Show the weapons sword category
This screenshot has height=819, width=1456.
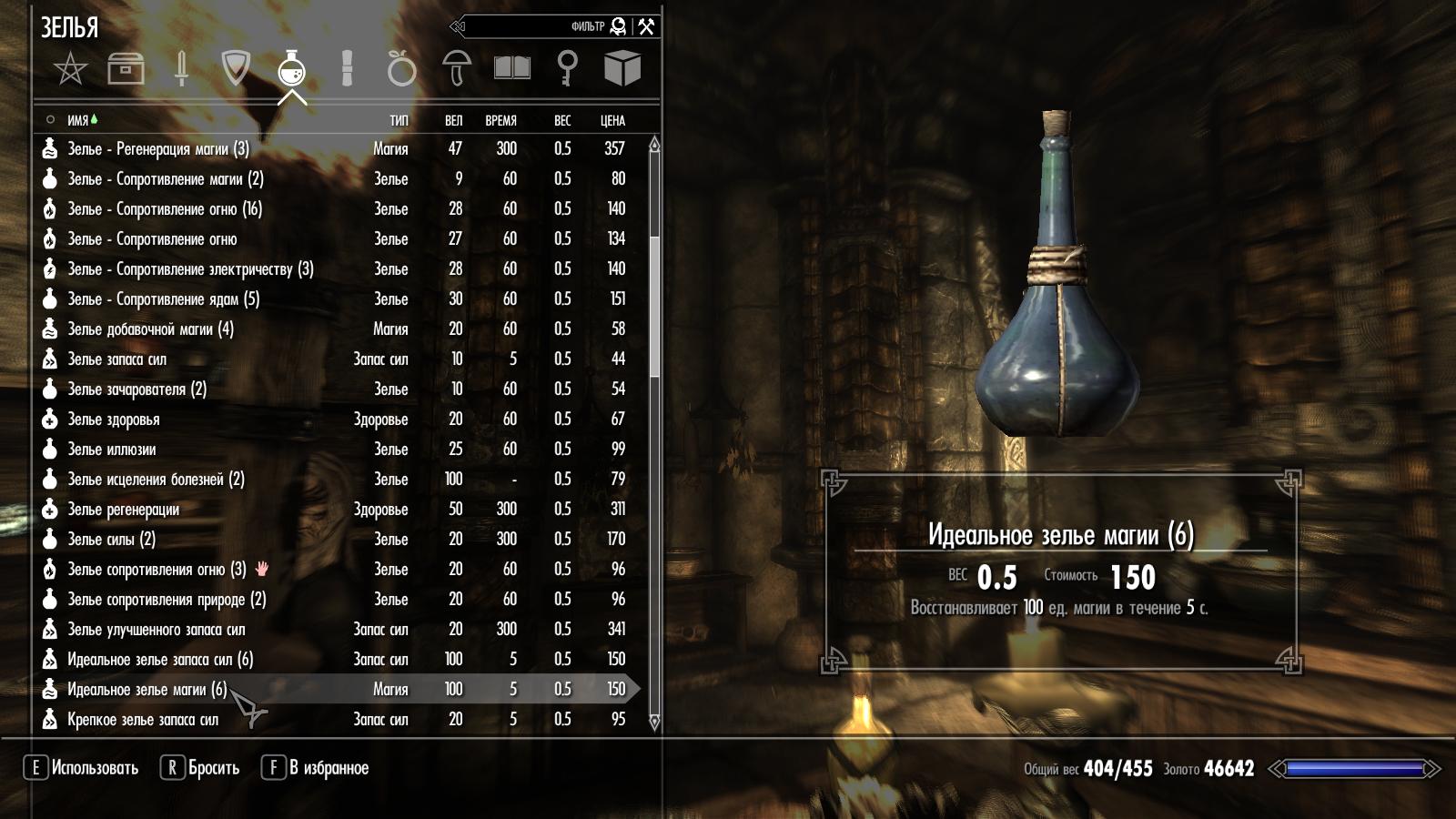181,68
